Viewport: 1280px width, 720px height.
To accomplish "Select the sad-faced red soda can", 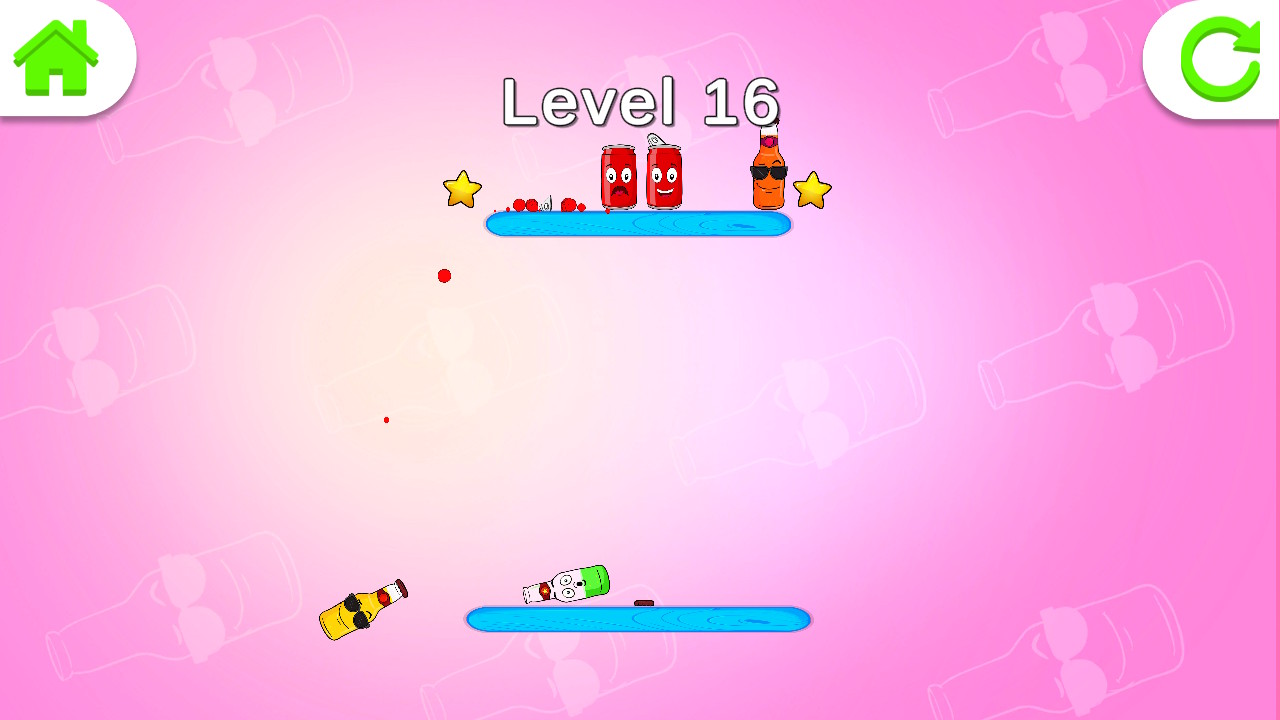I will click(x=617, y=178).
